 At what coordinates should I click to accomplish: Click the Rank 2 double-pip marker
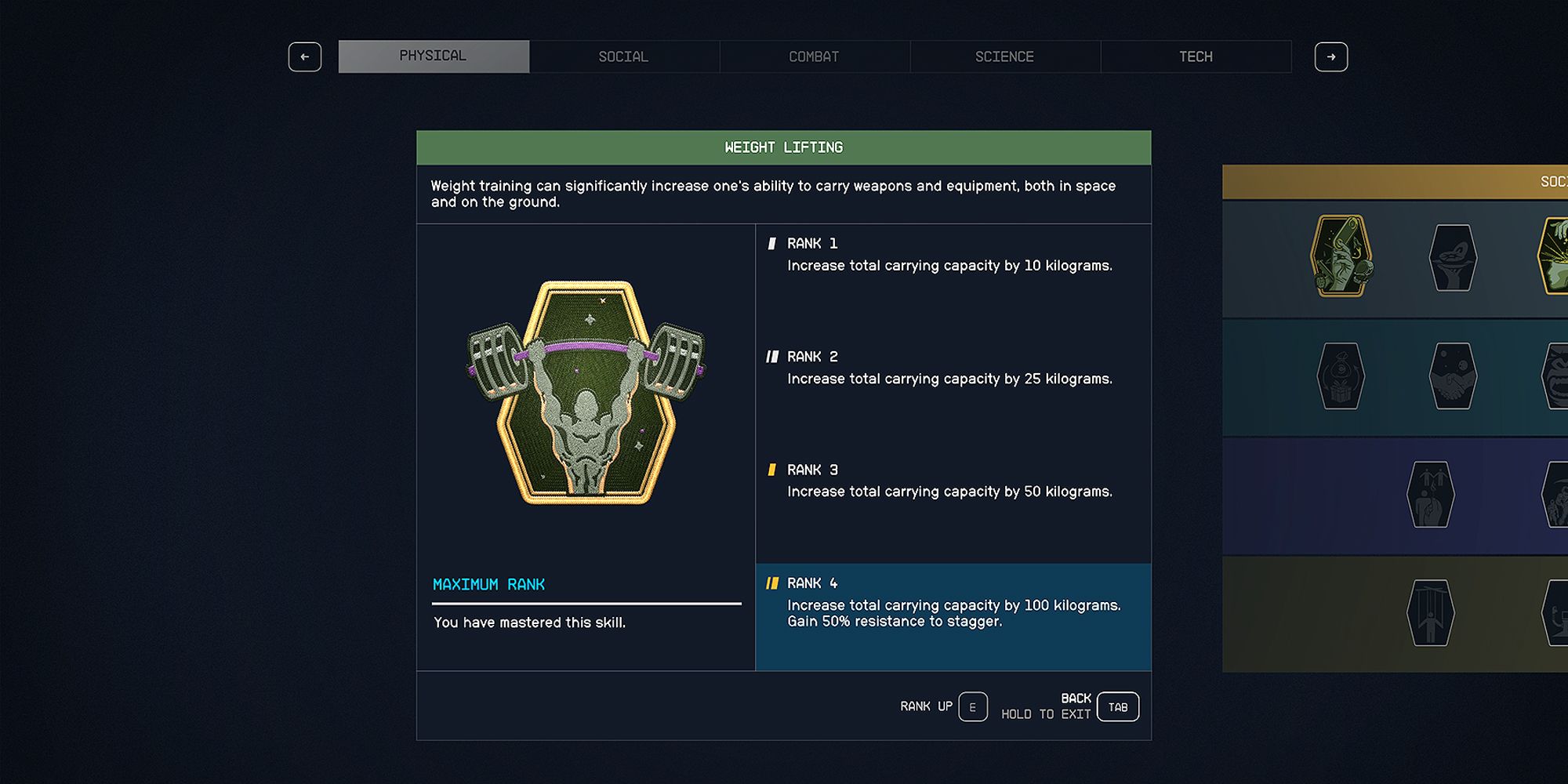click(773, 357)
